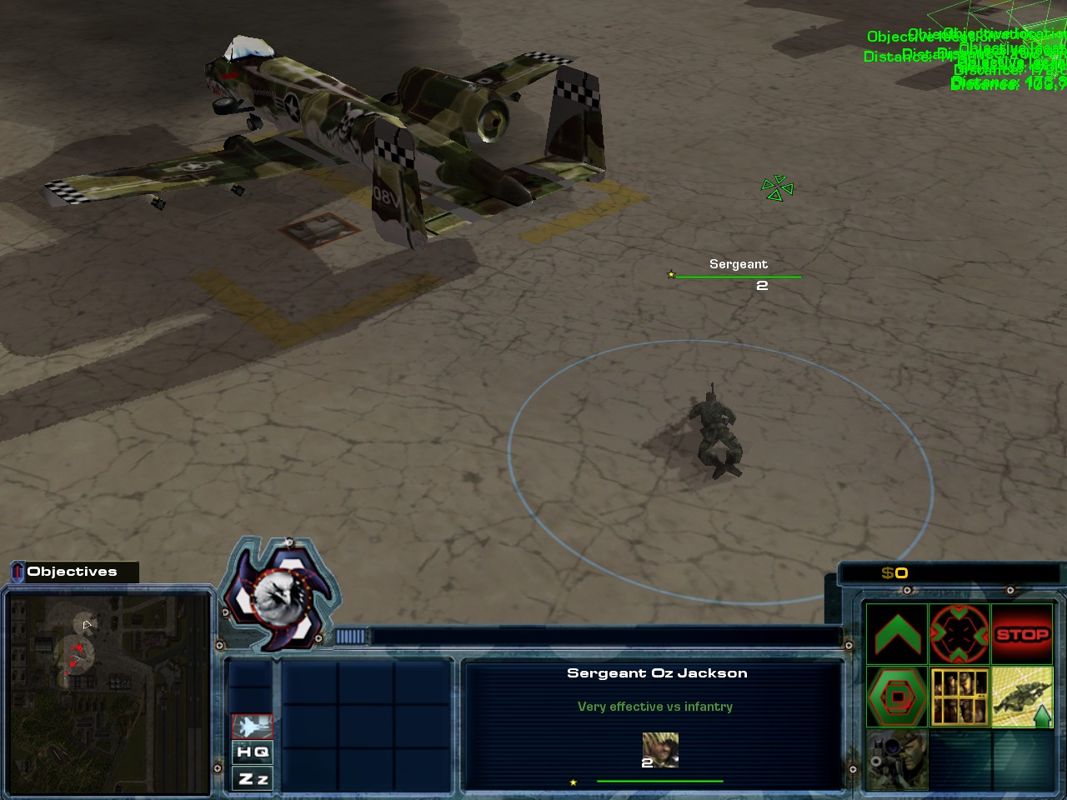Viewport: 1067px width, 800px height.
Task: Activate the green chevron command
Action: click(896, 634)
